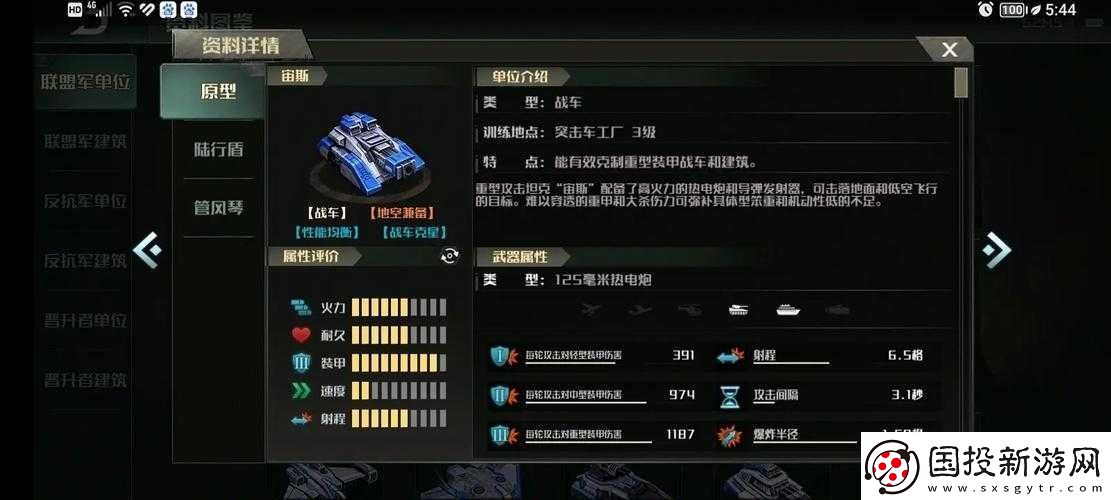Viewport: 1111px width, 500px height.
Task: Choose 联盟军单位 in the side menu
Action: (85, 82)
